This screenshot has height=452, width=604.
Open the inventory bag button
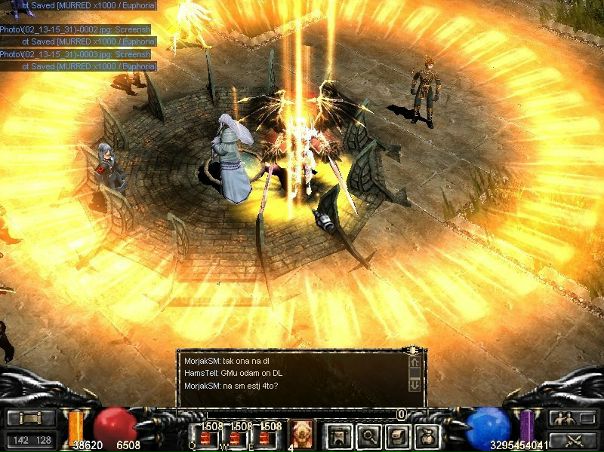point(427,436)
